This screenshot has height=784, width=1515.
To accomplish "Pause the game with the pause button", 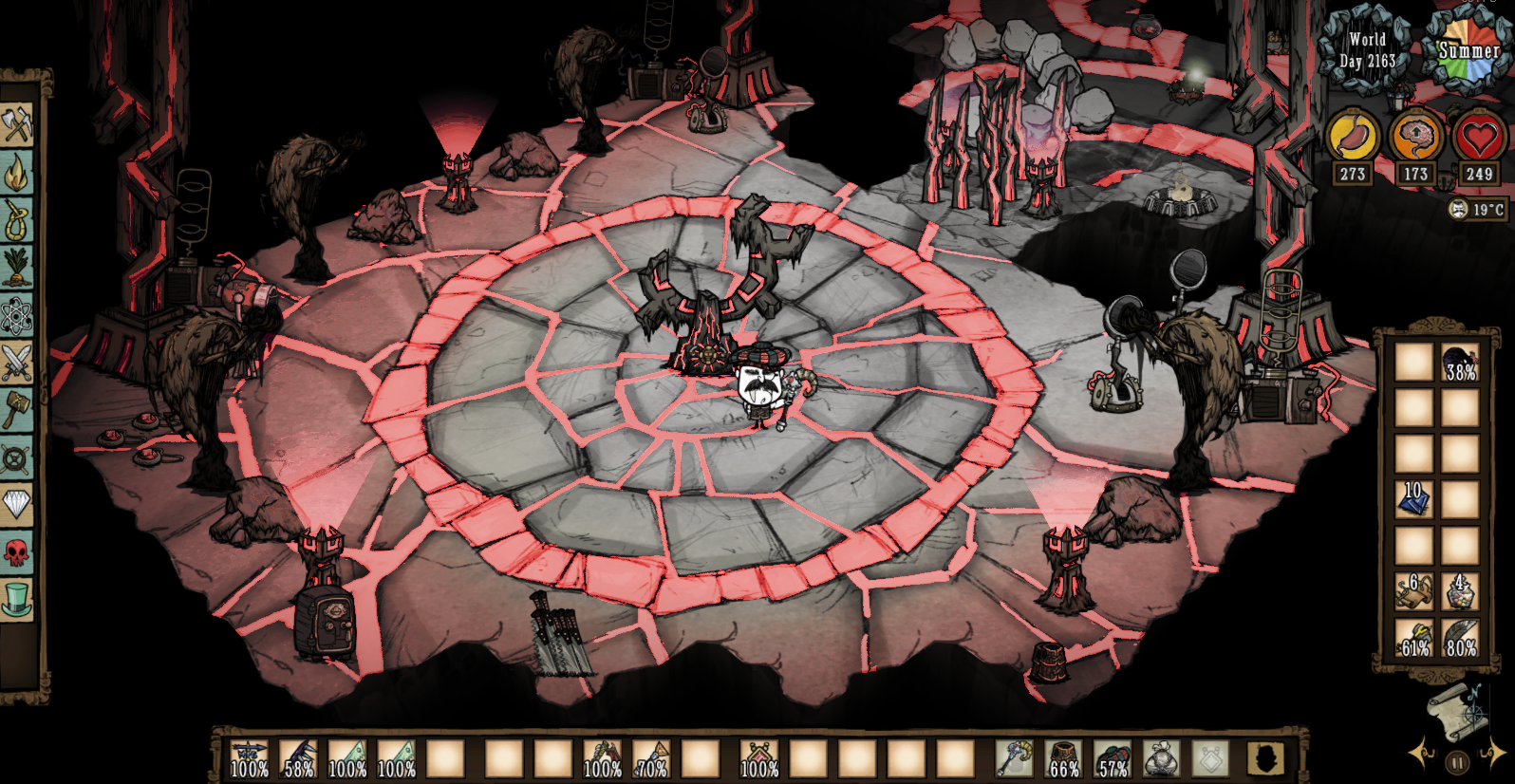I will tap(1458, 762).
